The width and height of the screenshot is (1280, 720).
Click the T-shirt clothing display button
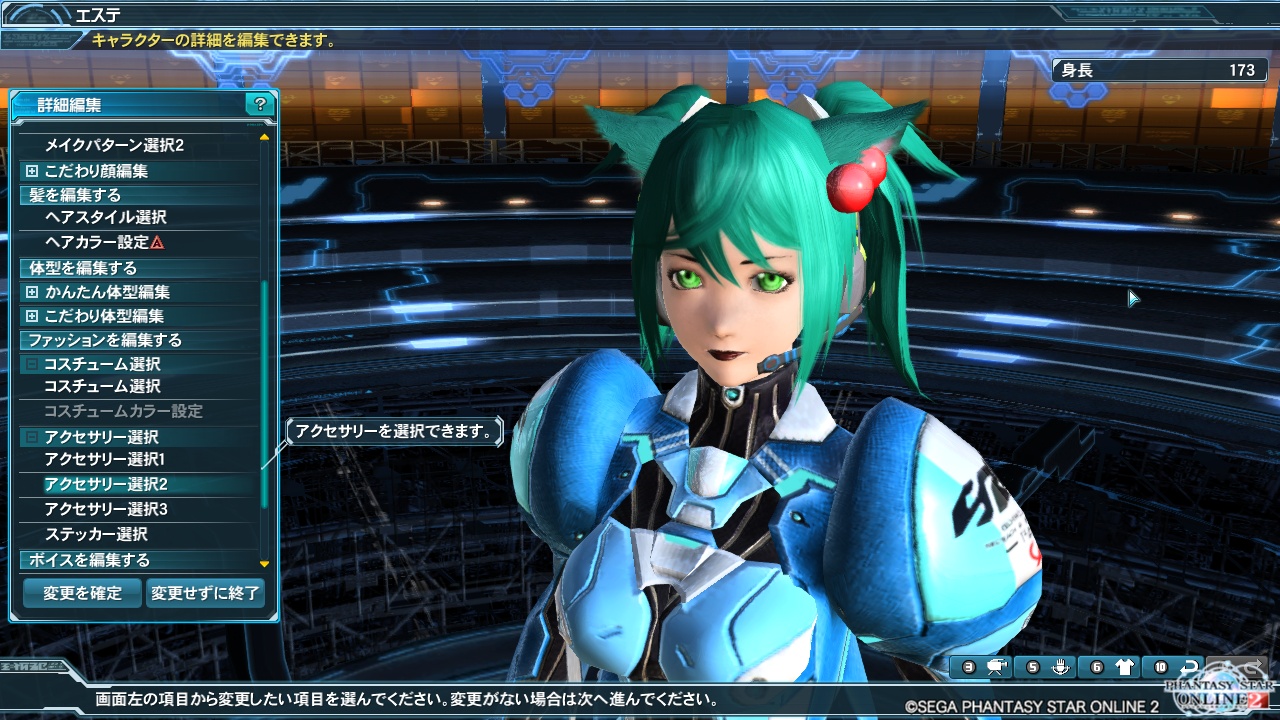(1124, 667)
